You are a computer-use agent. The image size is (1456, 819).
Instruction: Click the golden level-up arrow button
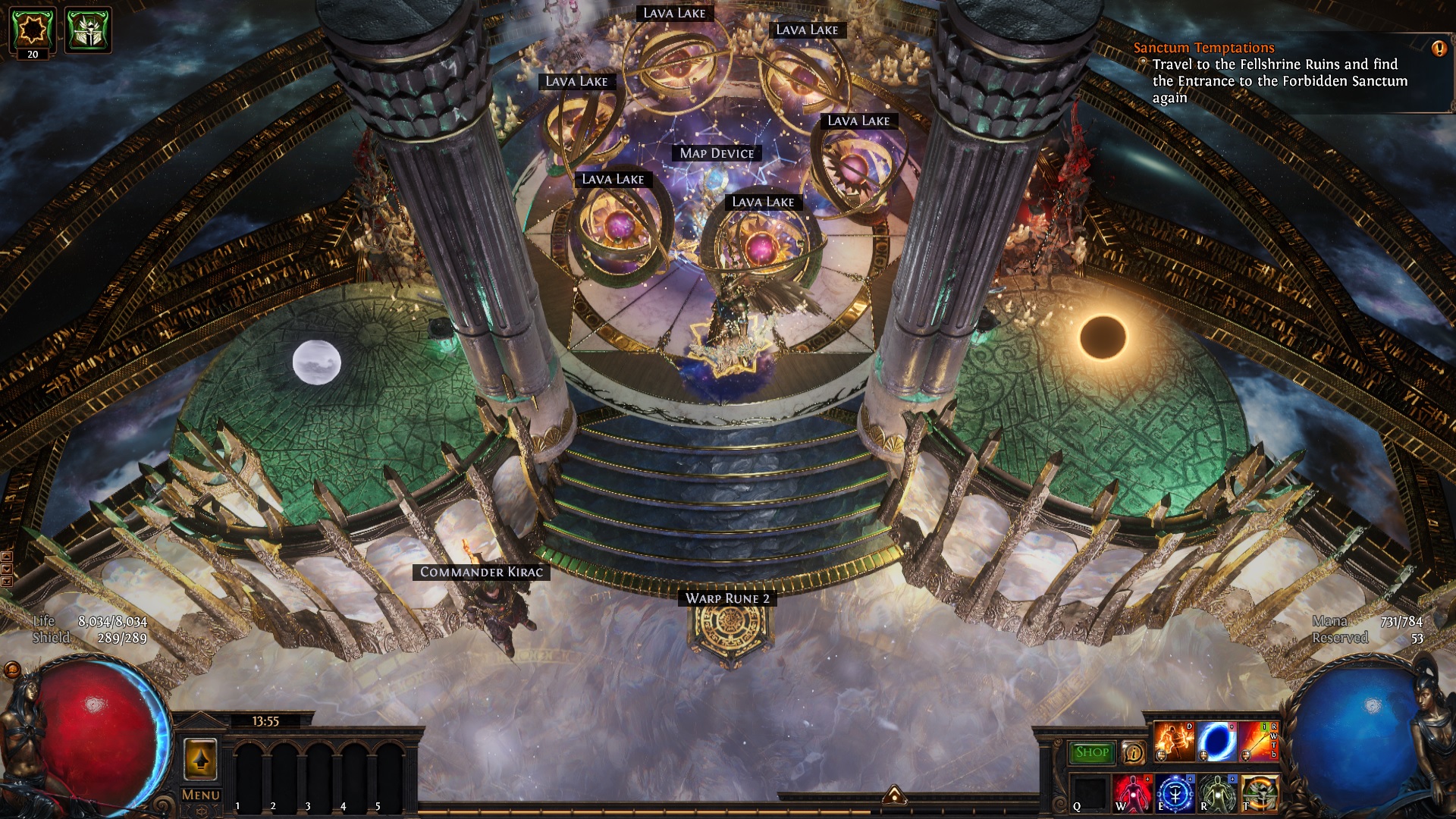click(201, 759)
